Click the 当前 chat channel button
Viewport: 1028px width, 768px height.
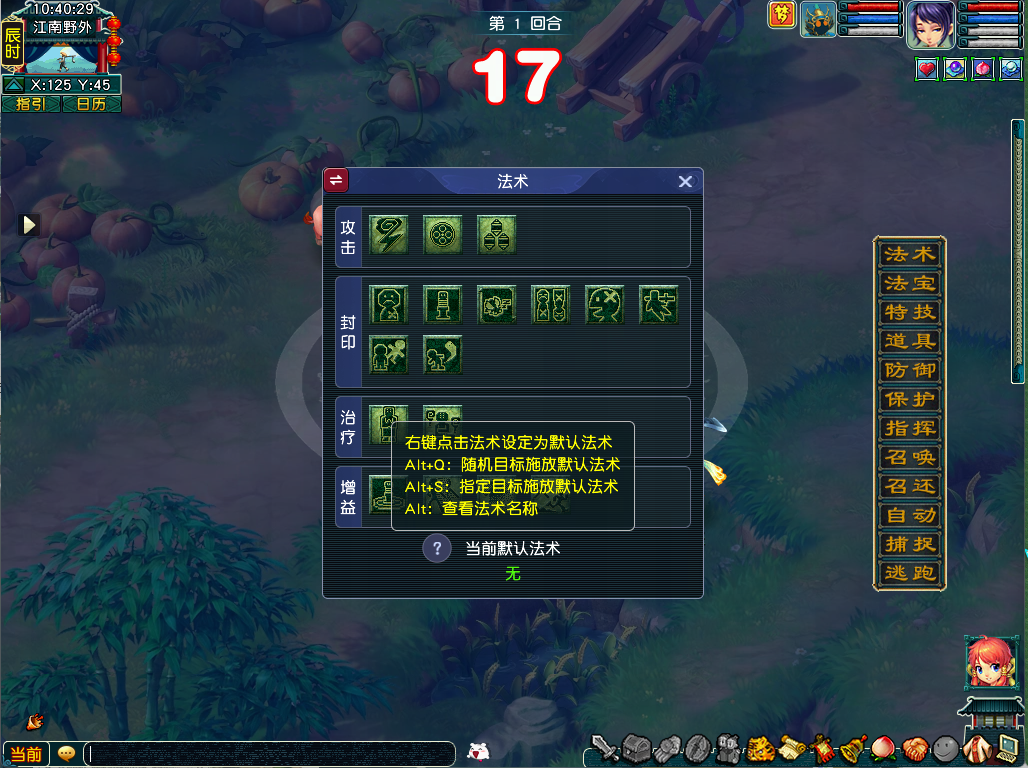tap(25, 754)
